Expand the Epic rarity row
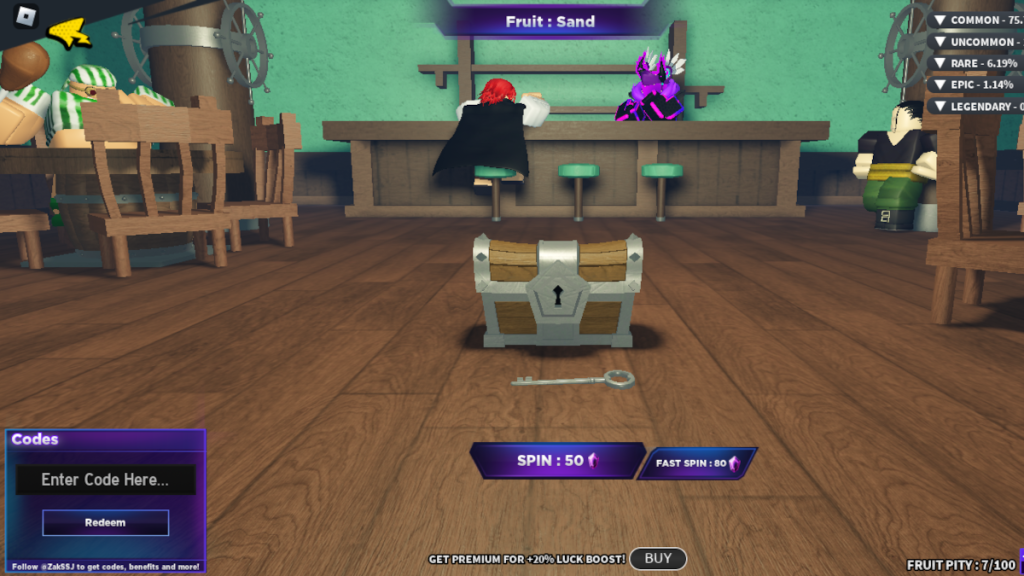 (975, 85)
